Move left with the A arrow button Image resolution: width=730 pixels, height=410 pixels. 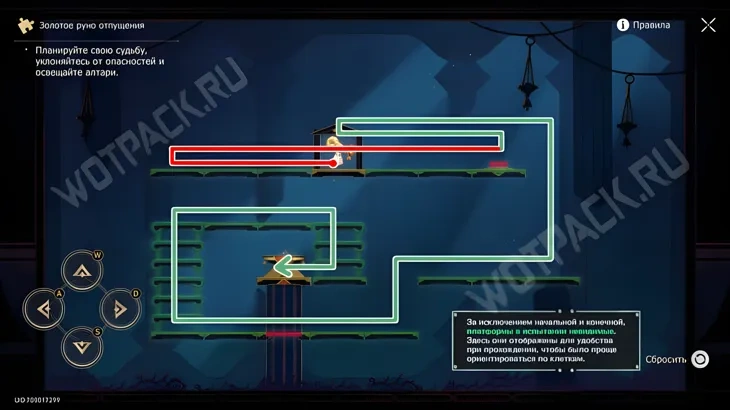(x=44, y=309)
